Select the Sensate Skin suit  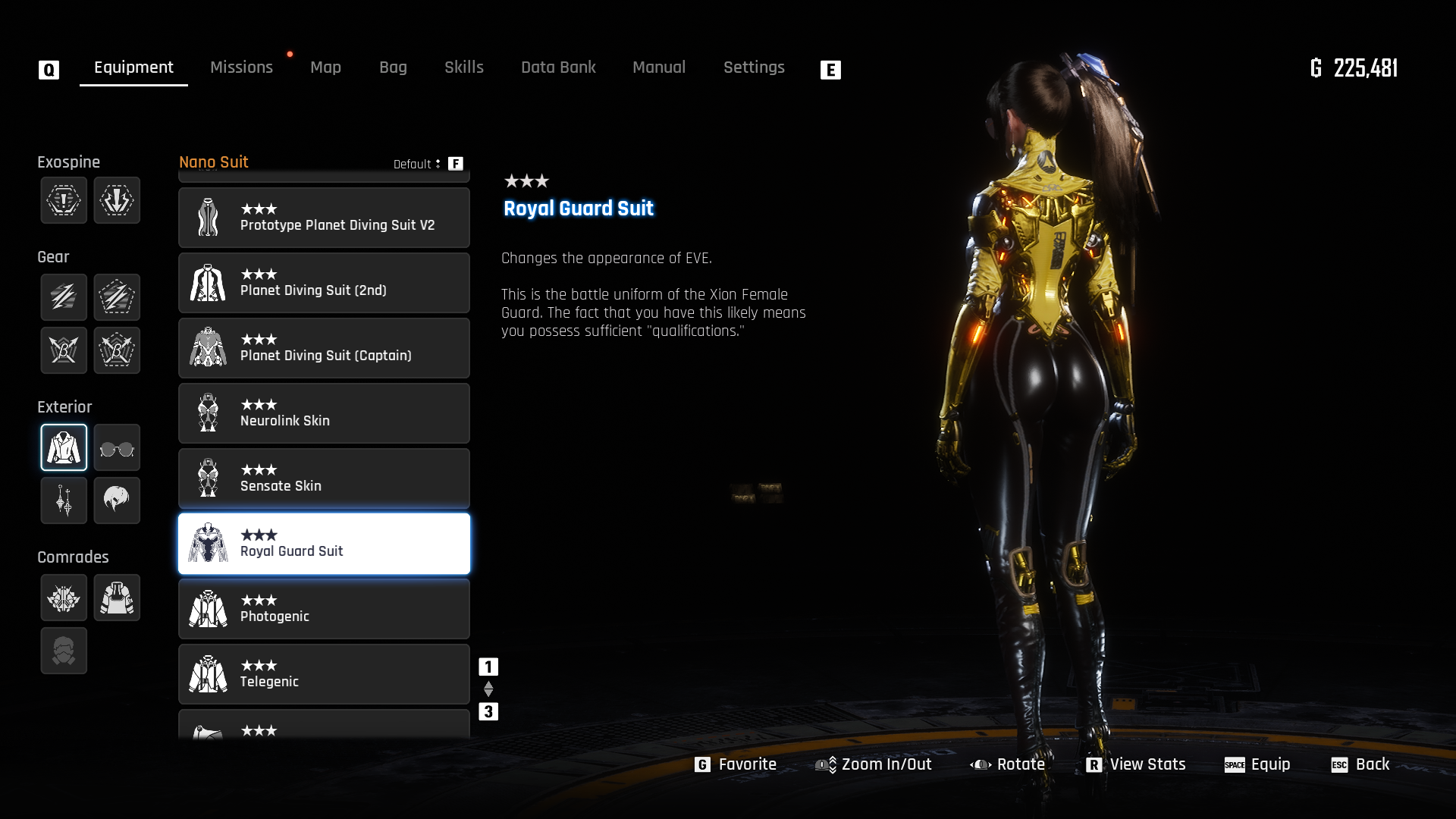pyautogui.click(x=324, y=479)
